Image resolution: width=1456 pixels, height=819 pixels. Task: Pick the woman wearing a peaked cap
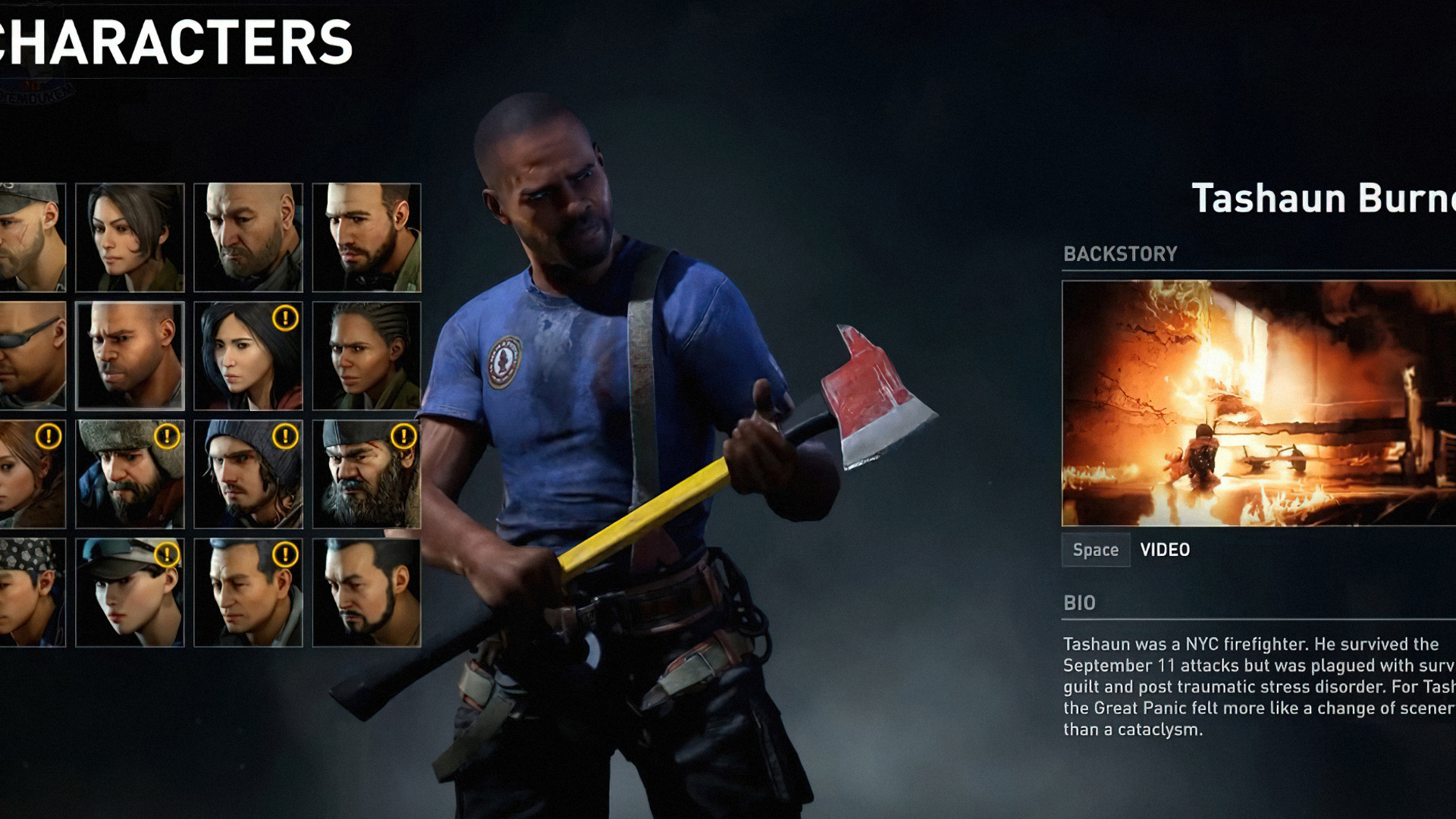(130, 592)
